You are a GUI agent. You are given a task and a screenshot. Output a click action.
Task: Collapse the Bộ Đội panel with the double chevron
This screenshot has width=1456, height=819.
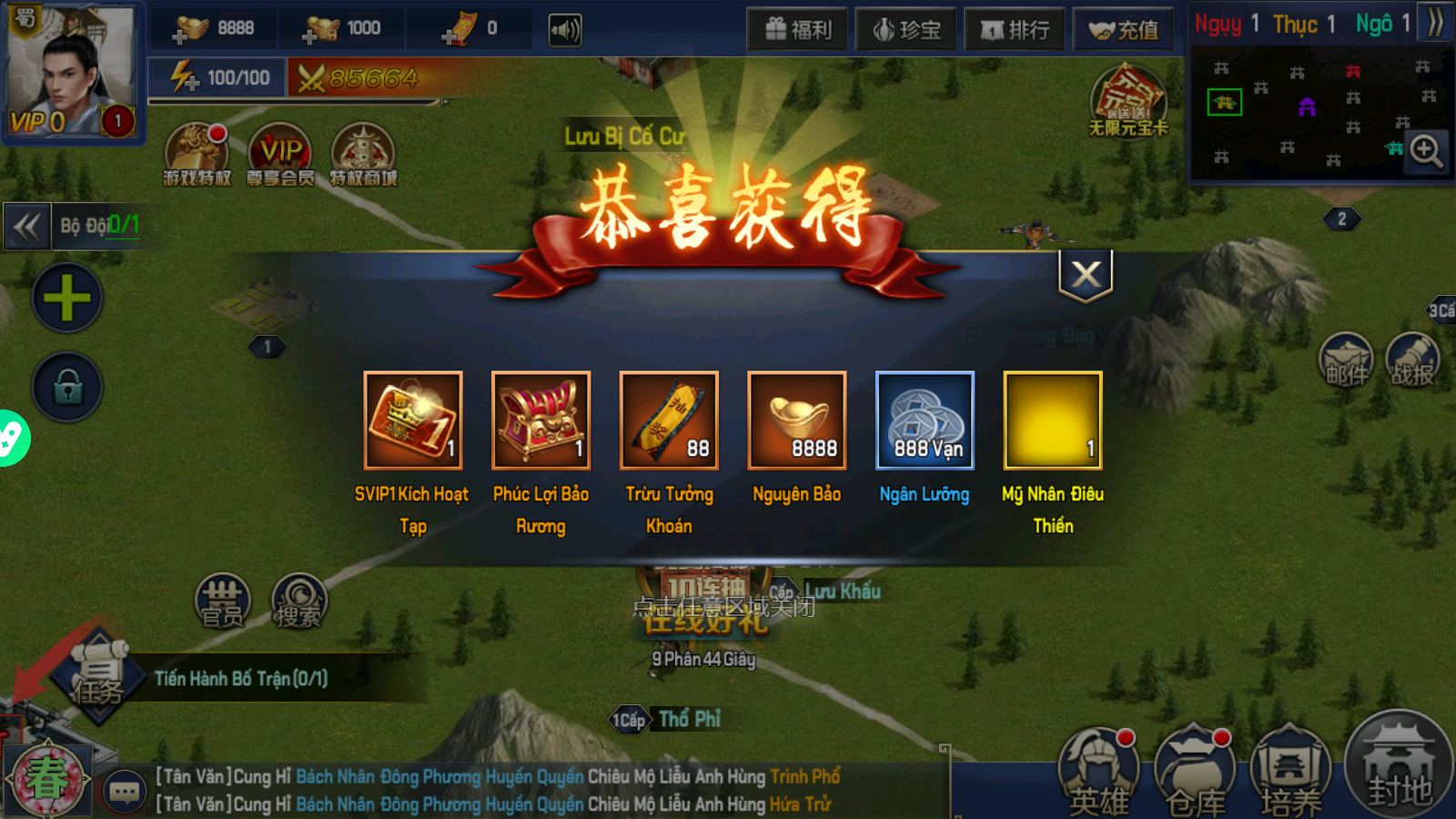(x=27, y=227)
